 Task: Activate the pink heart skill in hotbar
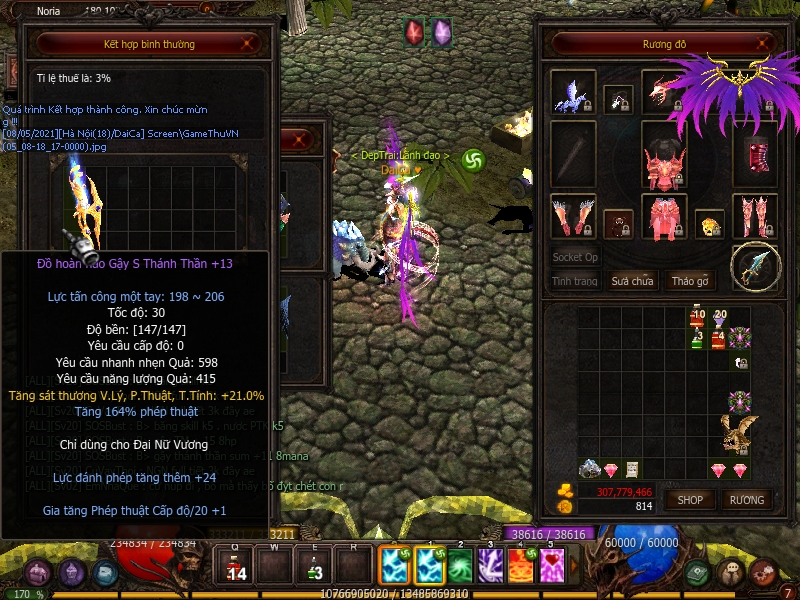(x=553, y=567)
